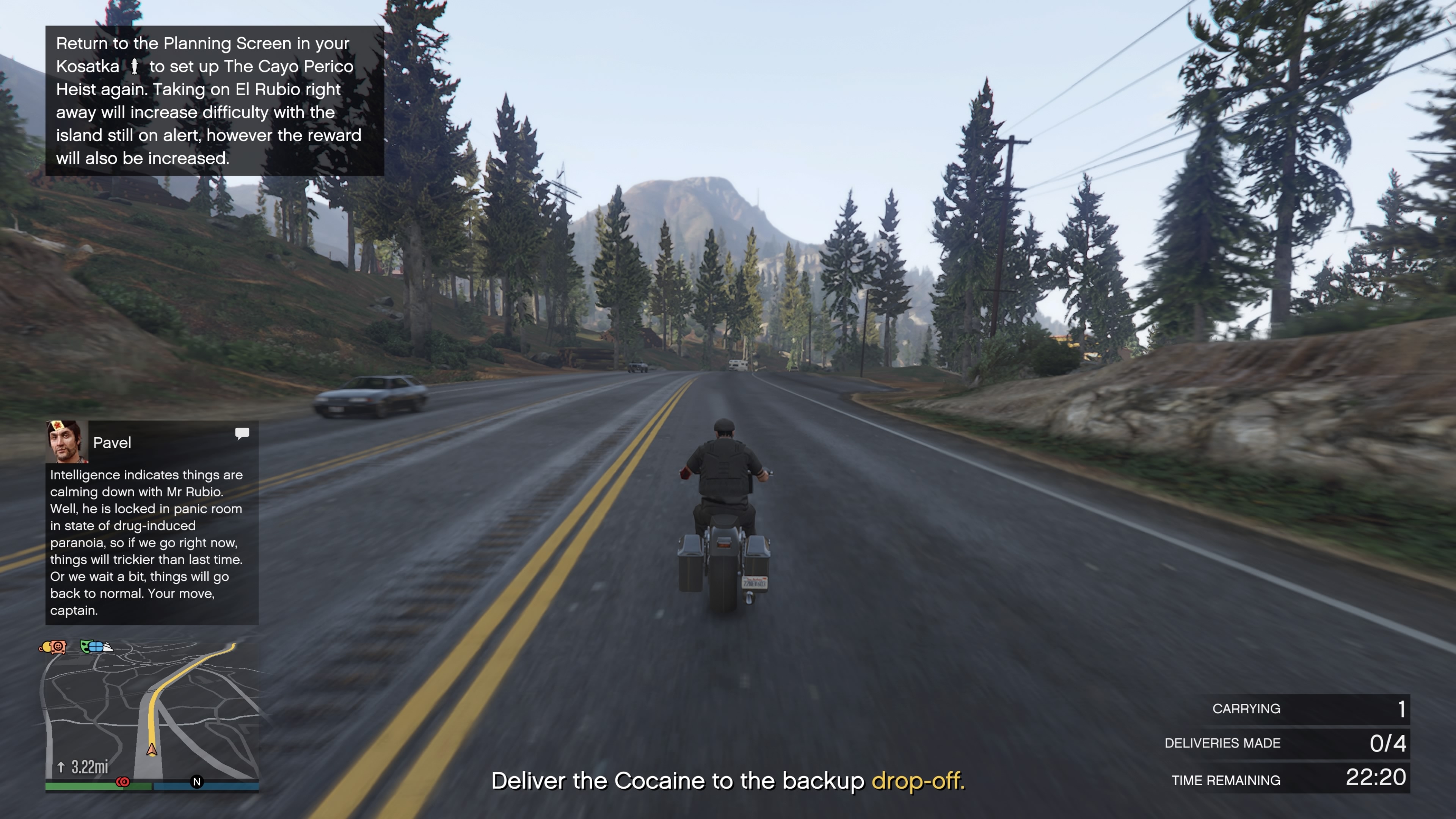
Task: Click the speech bubble icon on Pavel's message
Action: click(242, 433)
